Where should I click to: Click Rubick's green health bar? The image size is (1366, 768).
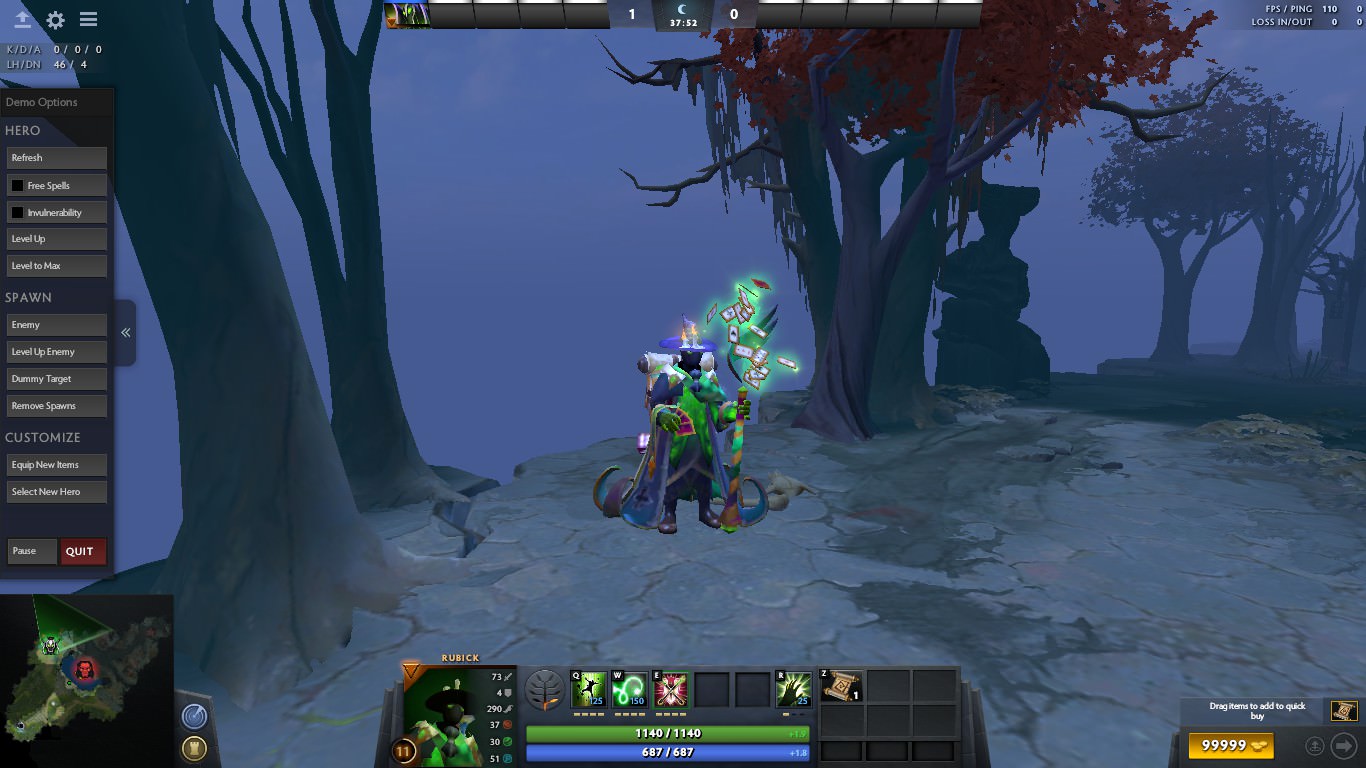667,733
